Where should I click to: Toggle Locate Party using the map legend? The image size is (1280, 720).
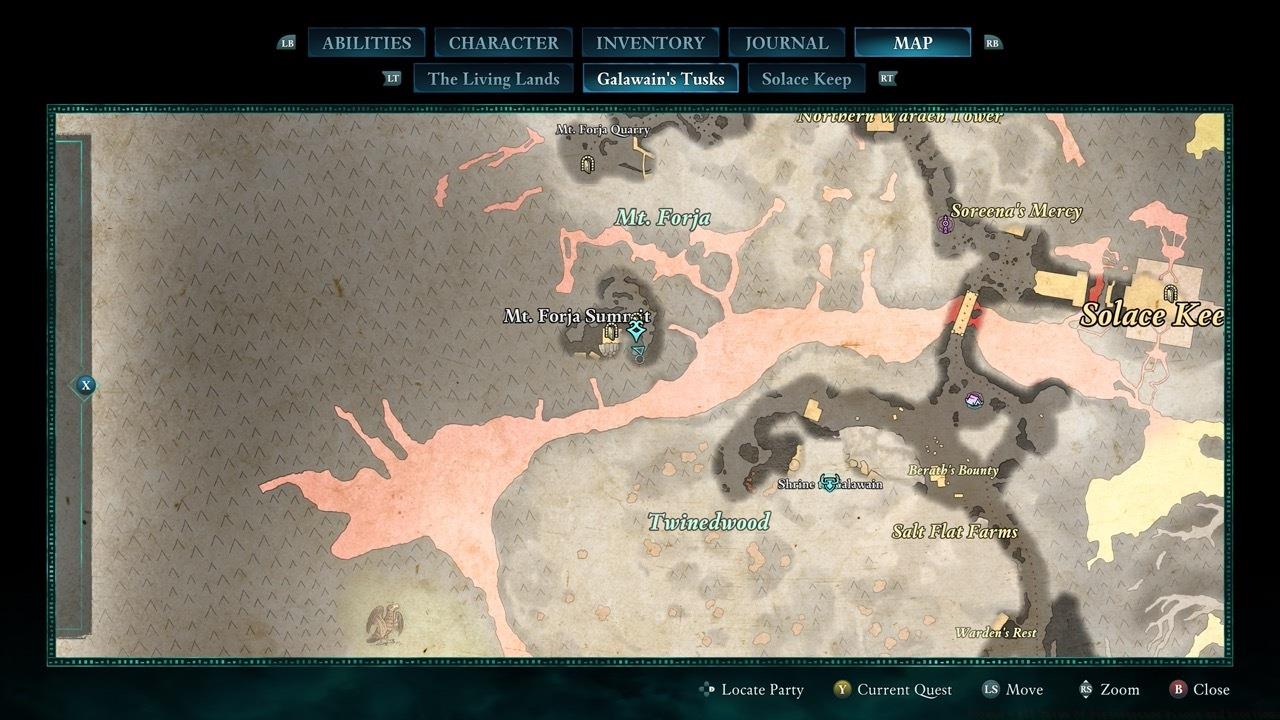tap(753, 689)
